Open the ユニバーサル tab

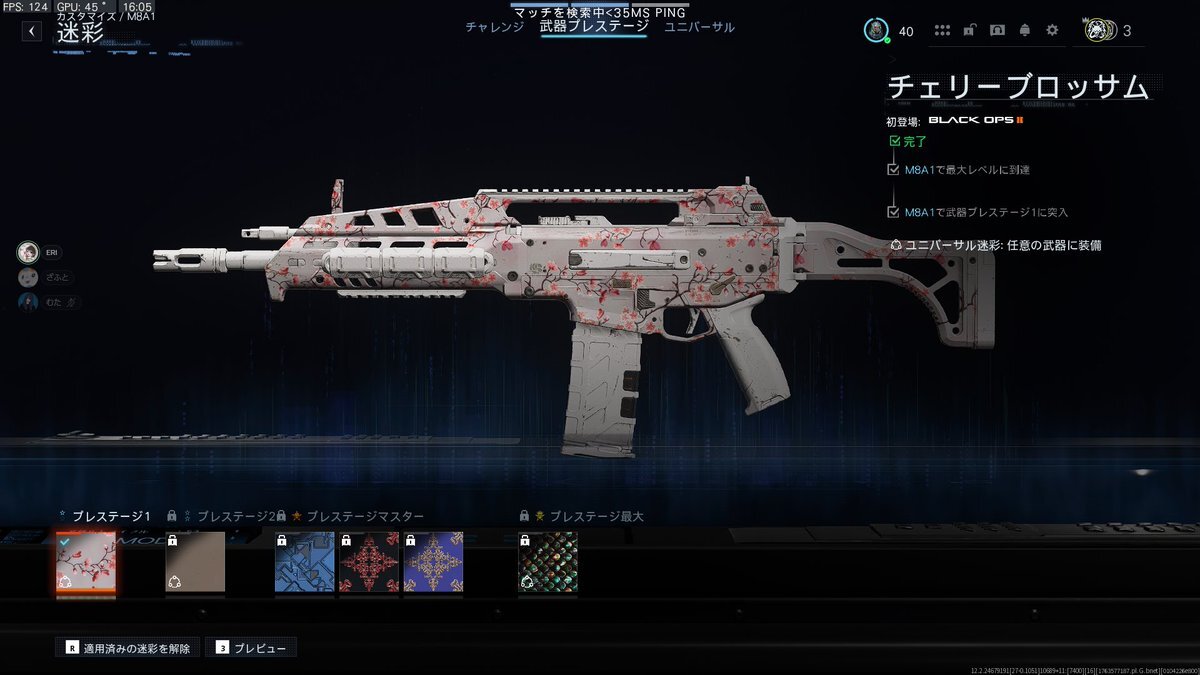pyautogui.click(x=699, y=27)
